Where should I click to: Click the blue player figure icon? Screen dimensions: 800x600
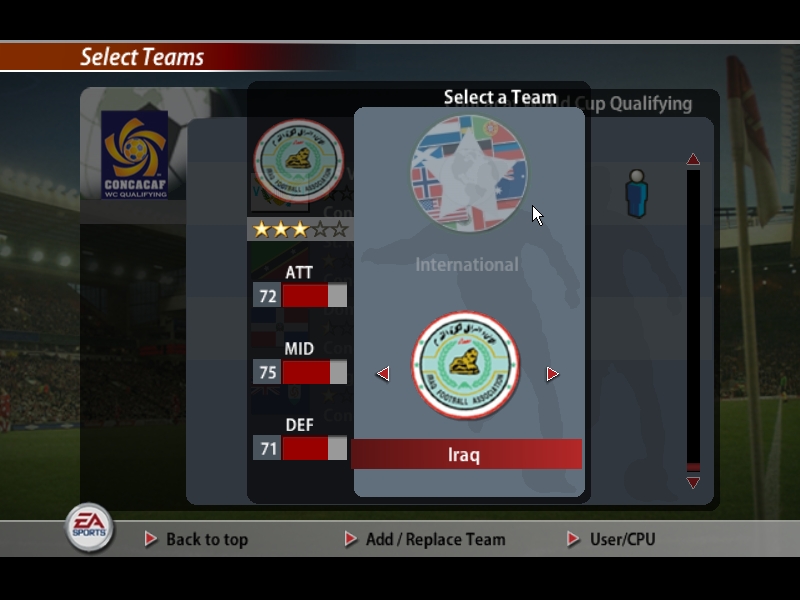[x=637, y=193]
